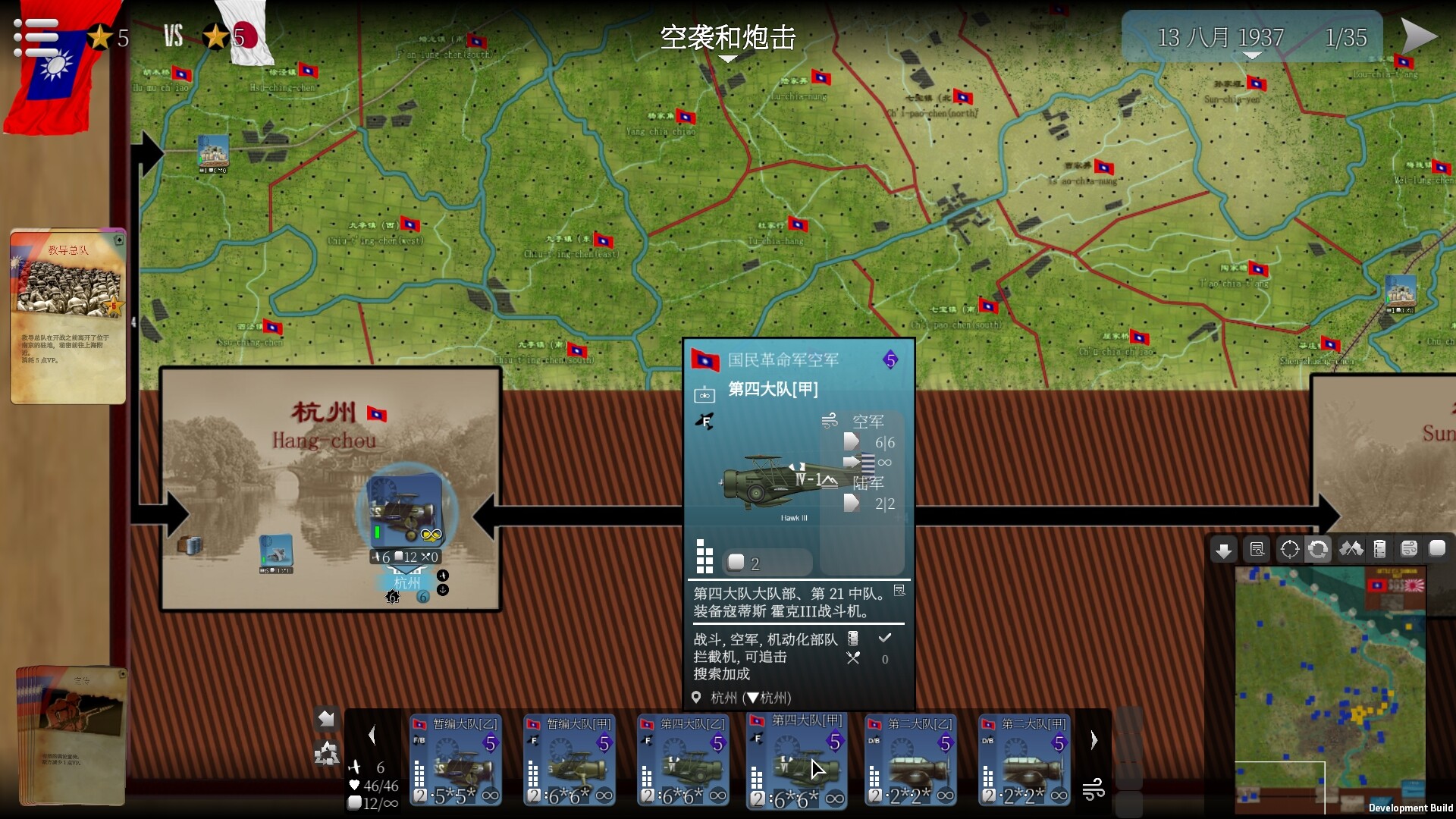The image size is (1456, 819).
Task: Click the 教导总队 card on the left panel
Action: click(67, 315)
